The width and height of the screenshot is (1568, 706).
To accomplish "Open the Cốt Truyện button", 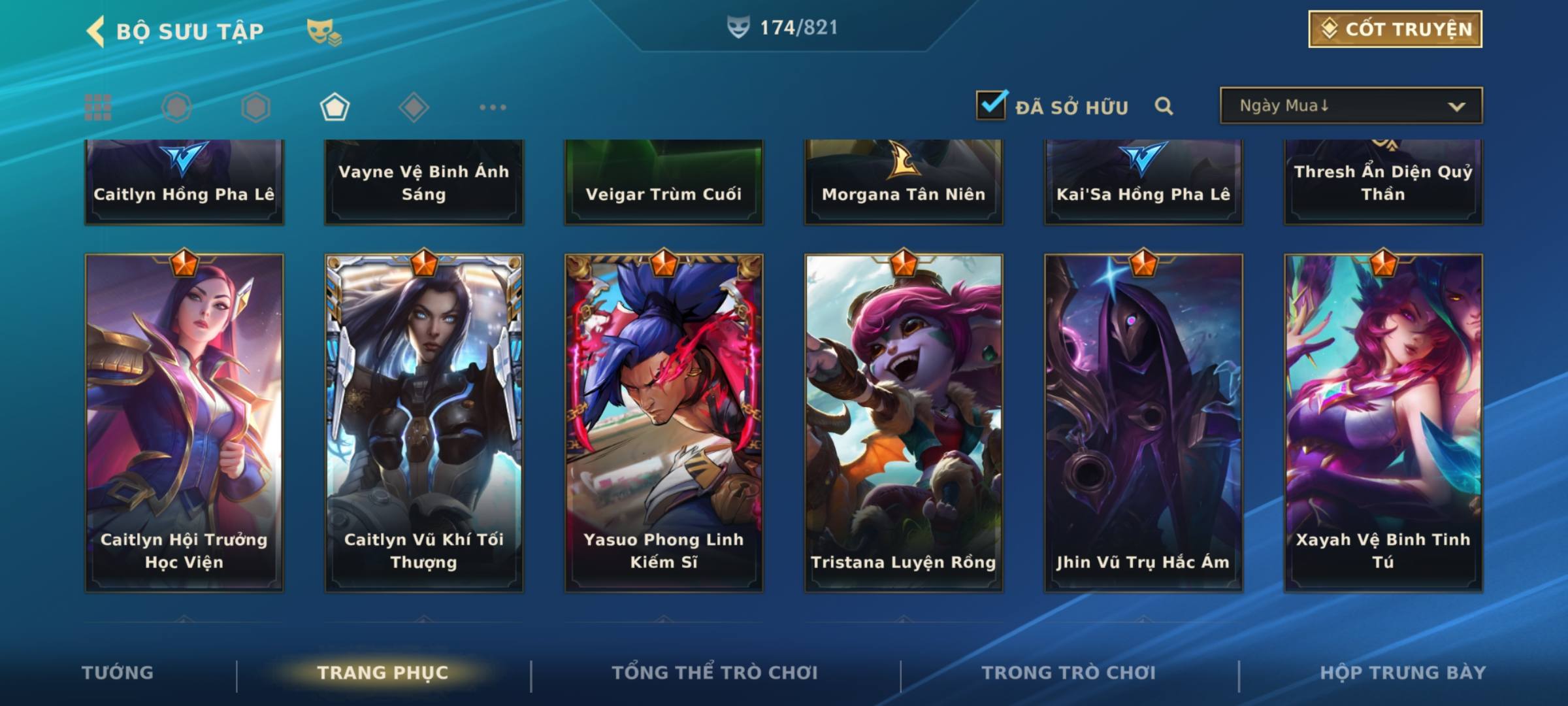I will coord(1395,29).
